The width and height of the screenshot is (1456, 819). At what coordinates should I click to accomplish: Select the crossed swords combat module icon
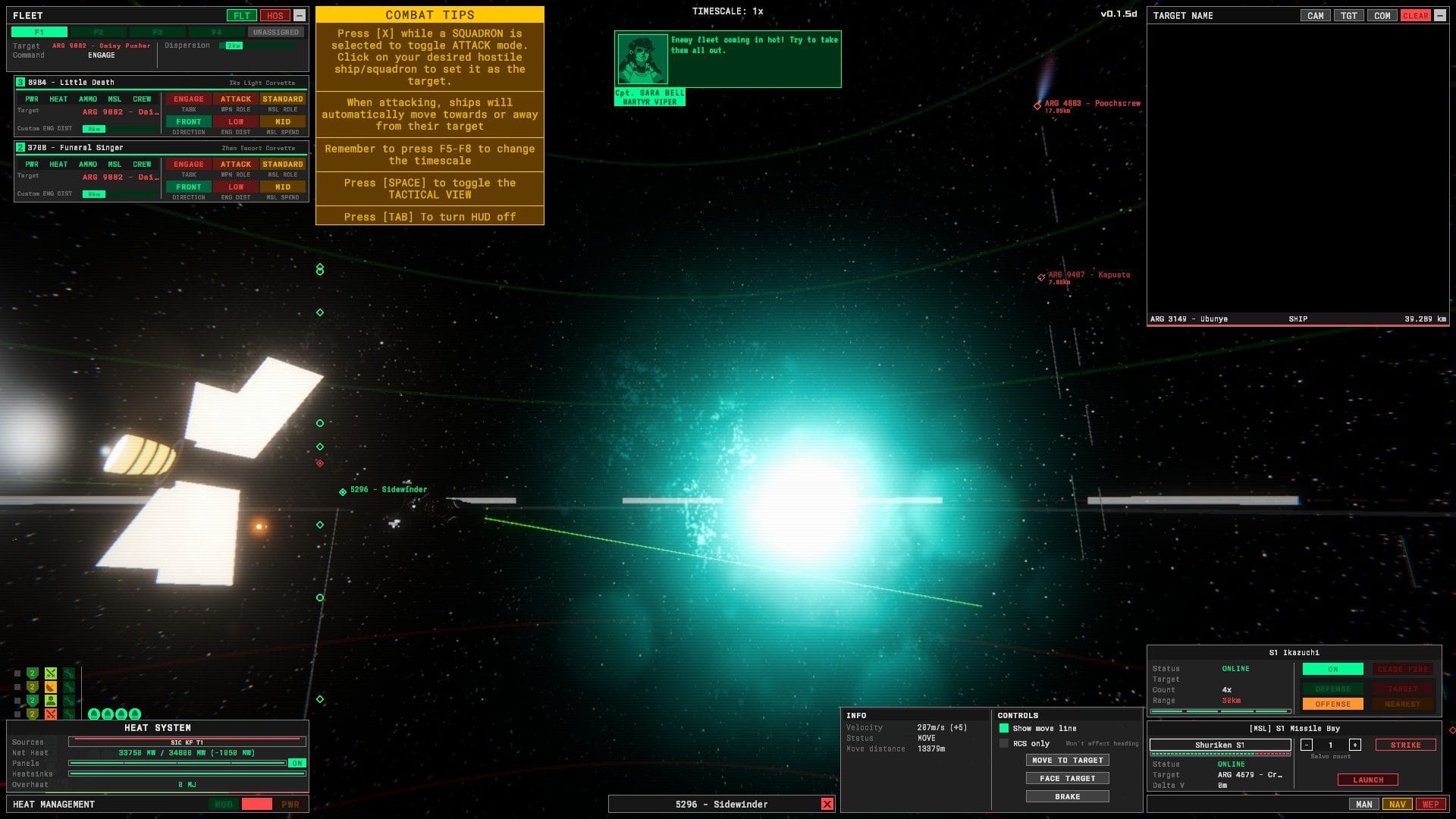coord(51,673)
